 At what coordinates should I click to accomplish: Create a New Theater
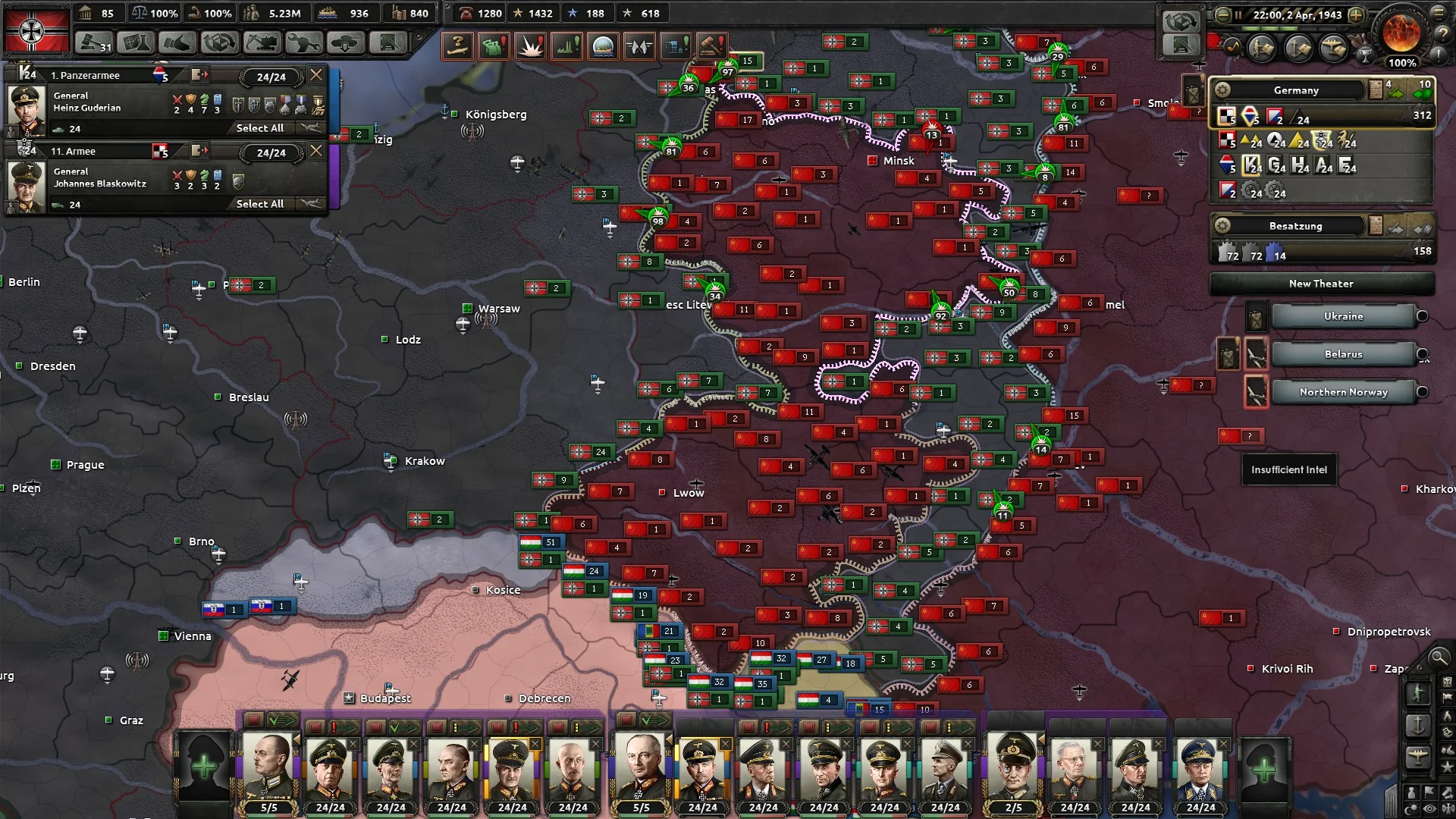[x=1321, y=284]
